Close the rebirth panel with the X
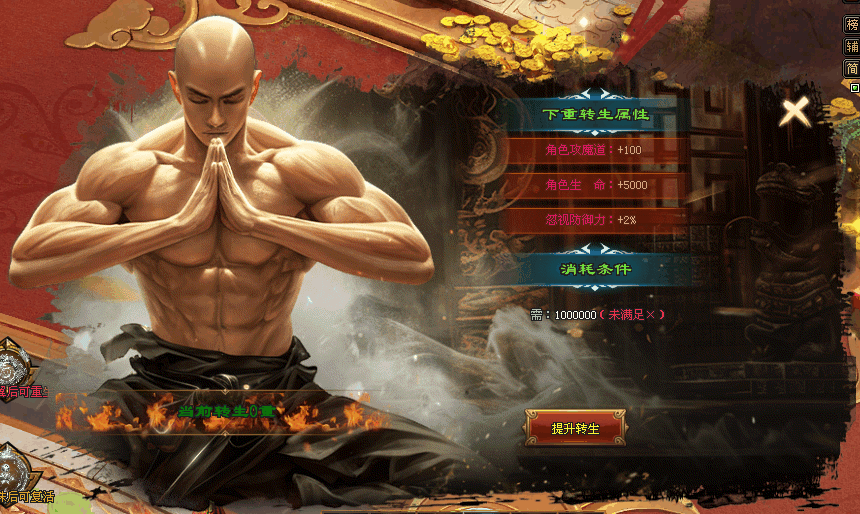This screenshot has width=860, height=514. coord(795,111)
